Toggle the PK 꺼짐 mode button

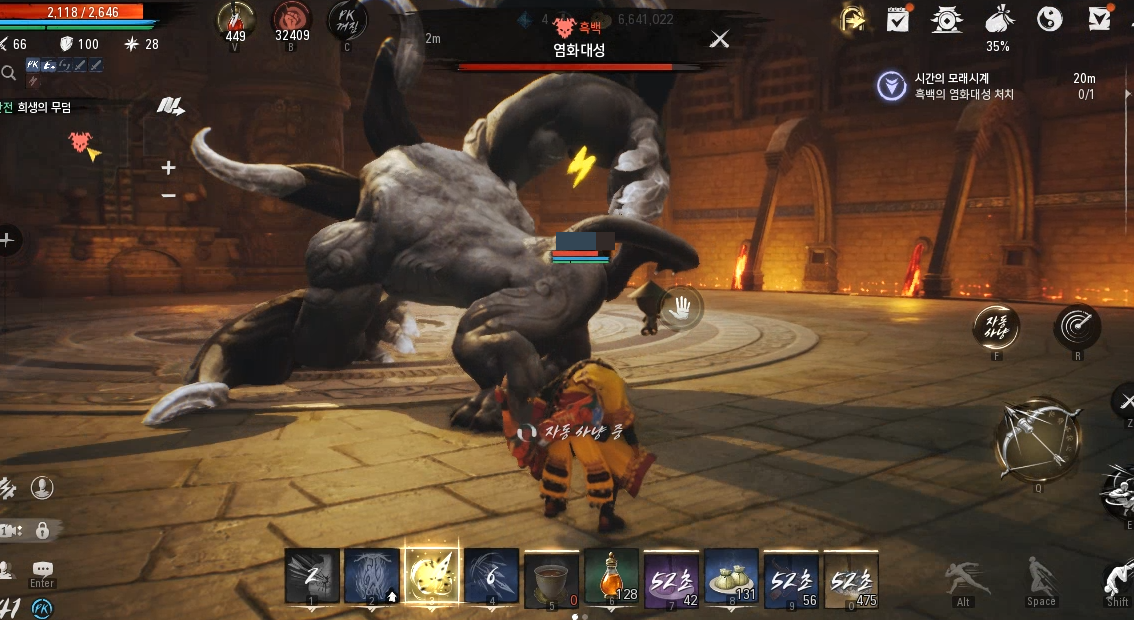click(x=346, y=20)
